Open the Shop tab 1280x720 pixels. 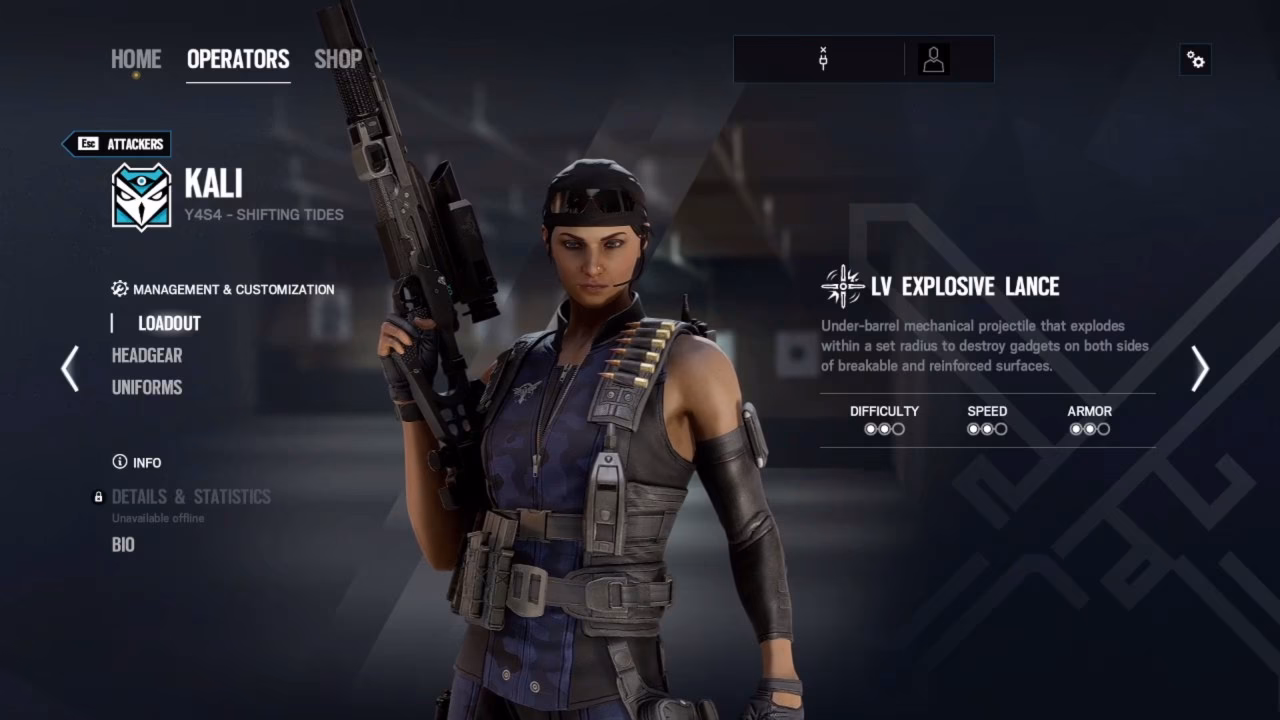(x=337, y=59)
